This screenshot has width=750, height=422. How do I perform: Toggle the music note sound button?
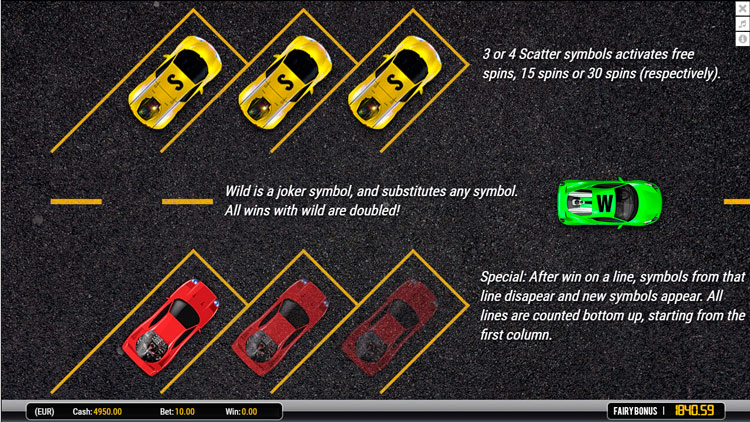point(742,24)
